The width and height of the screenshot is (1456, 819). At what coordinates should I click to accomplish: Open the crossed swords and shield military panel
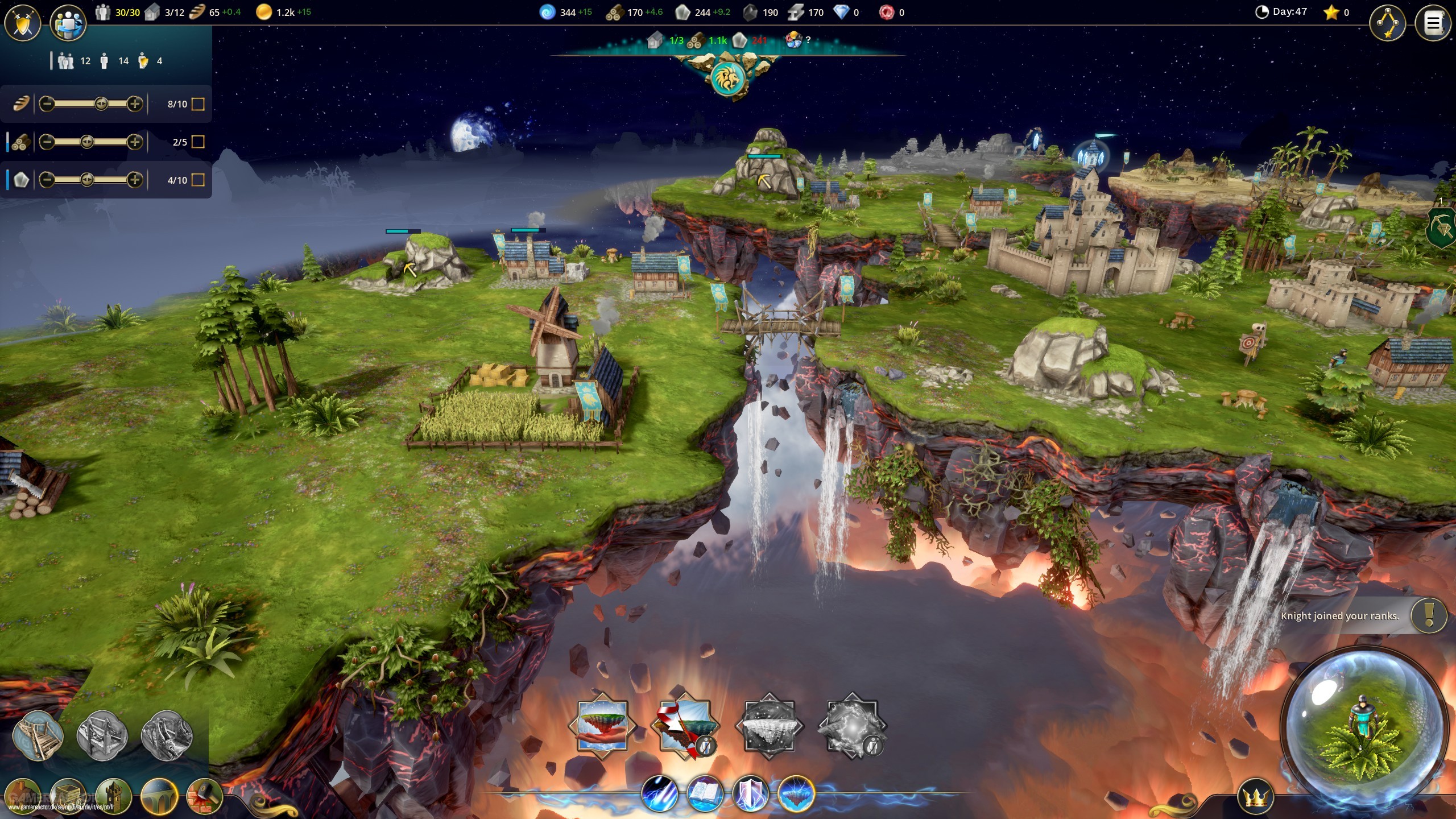[23, 23]
